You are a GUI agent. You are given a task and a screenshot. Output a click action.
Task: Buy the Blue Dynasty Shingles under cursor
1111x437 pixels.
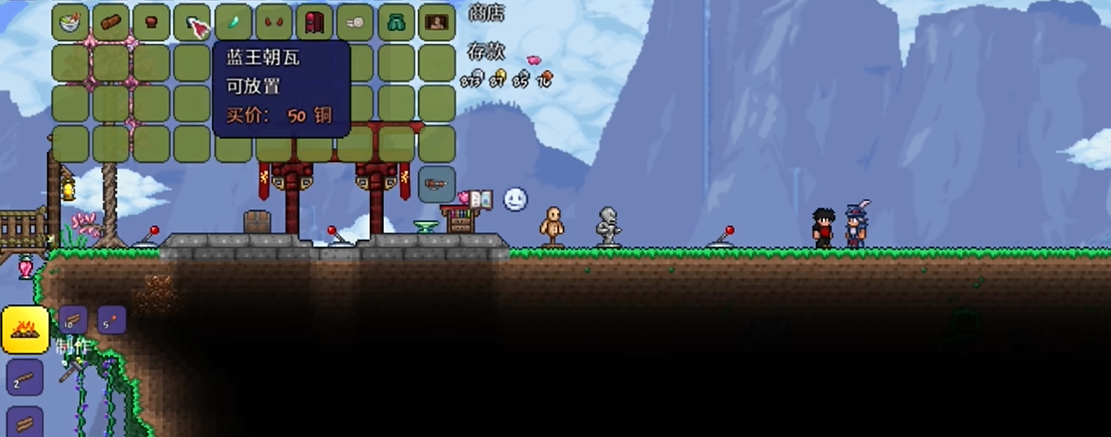pyautogui.click(x=193, y=22)
